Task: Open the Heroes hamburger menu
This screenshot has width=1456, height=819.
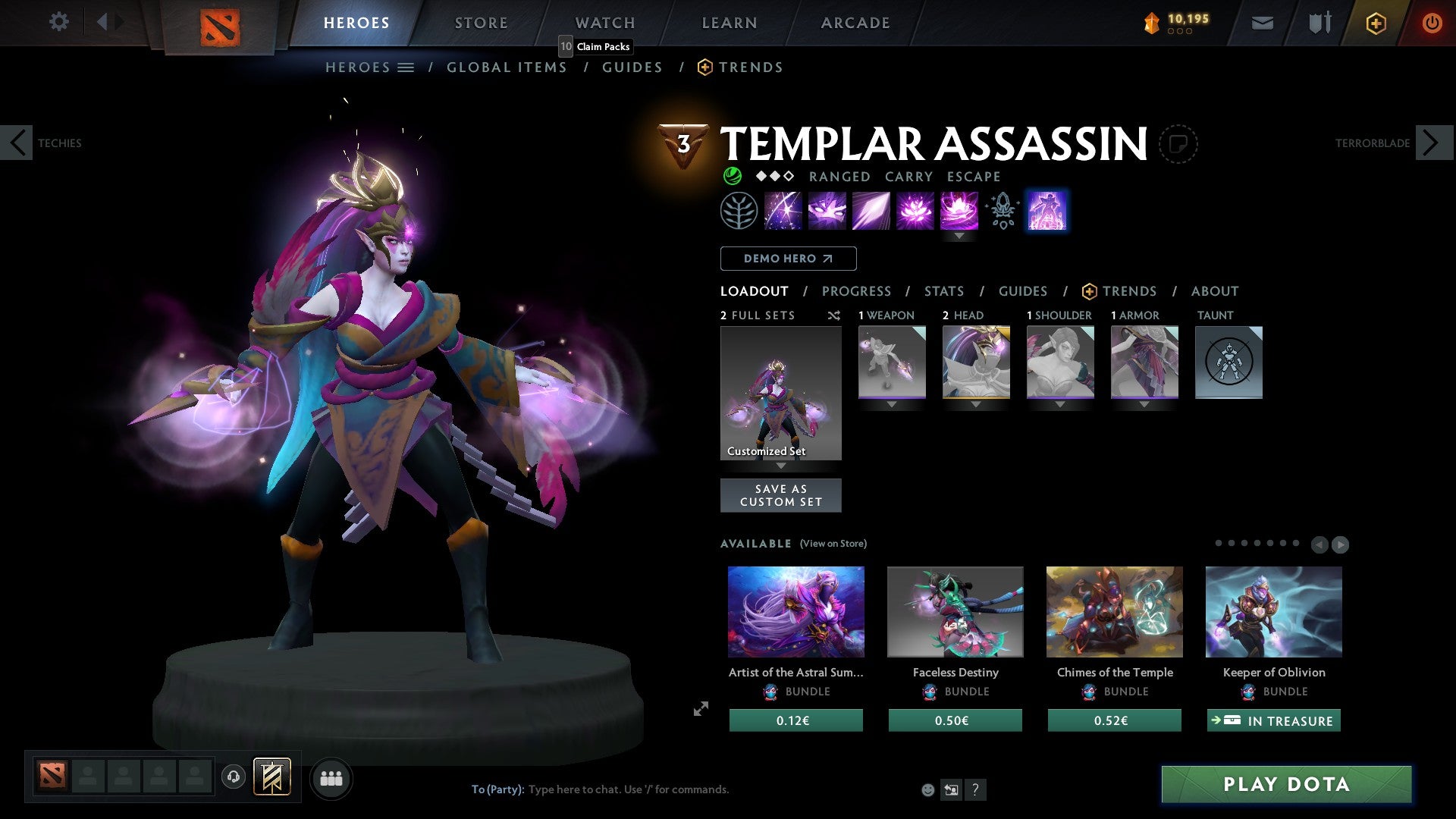Action: coord(406,67)
